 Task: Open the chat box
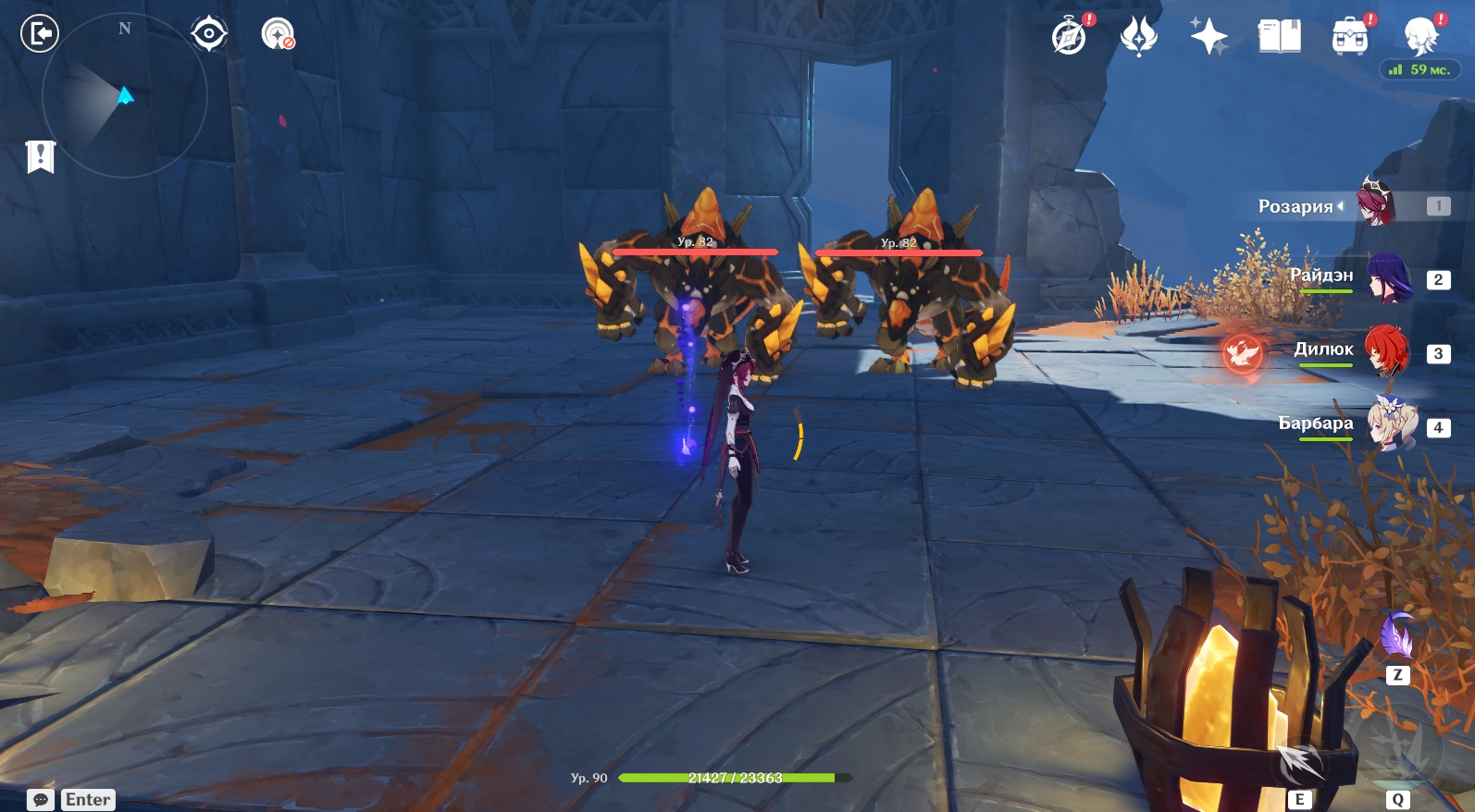tap(41, 800)
